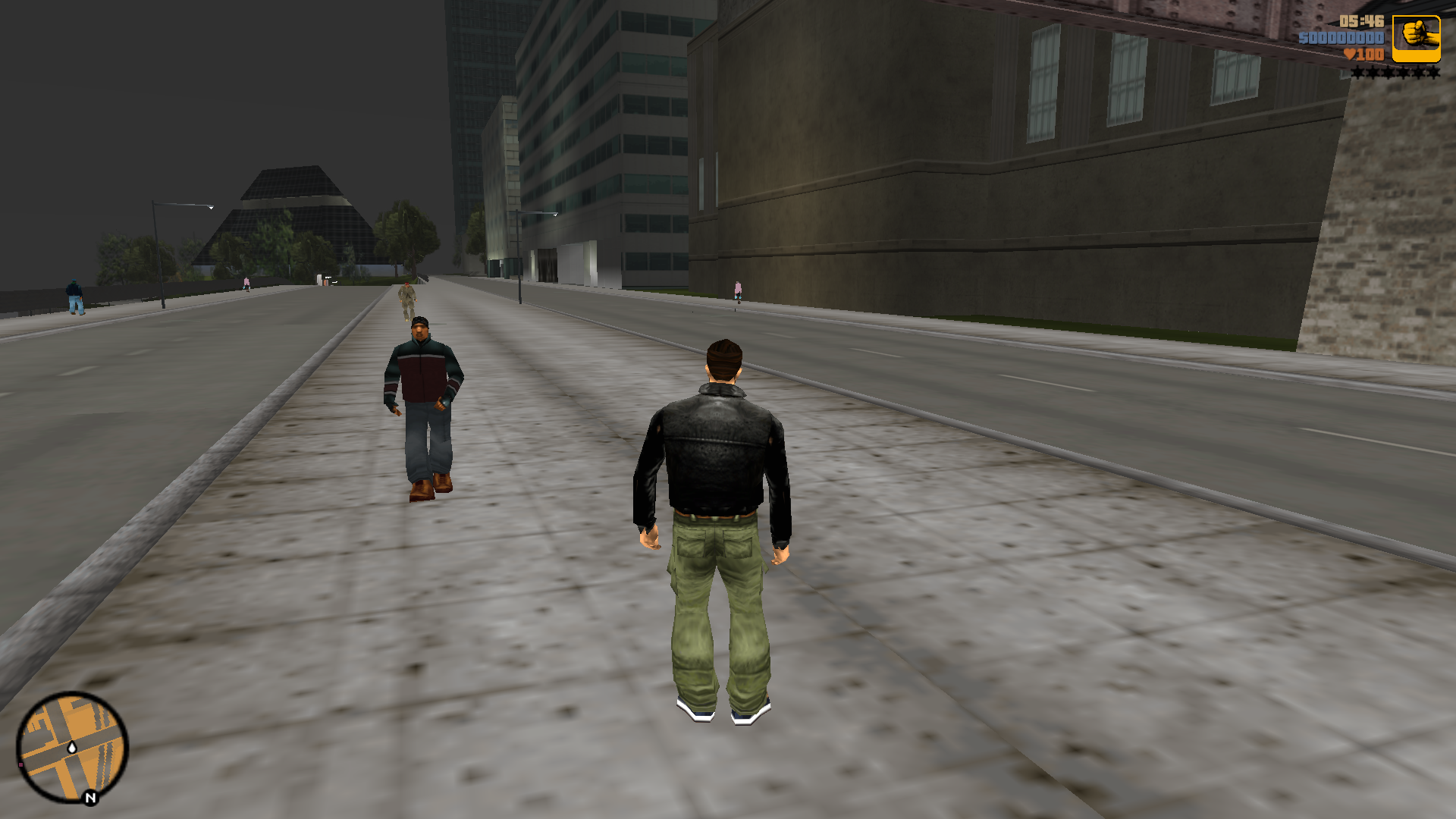This screenshot has height=819, width=1456.
Task: Select the white player arrow on the minimap
Action: pyautogui.click(x=72, y=748)
